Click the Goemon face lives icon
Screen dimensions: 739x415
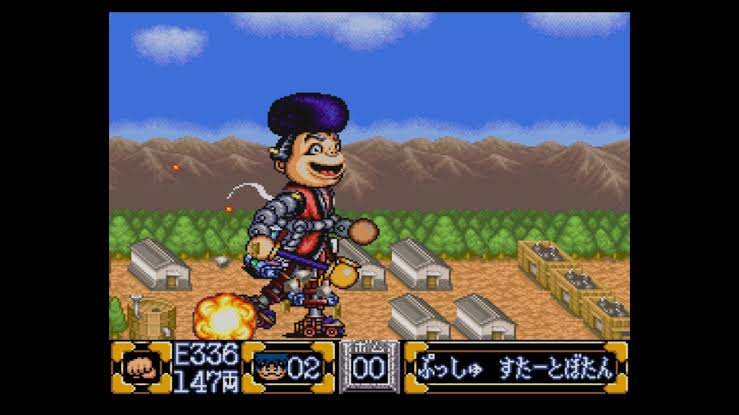(x=268, y=367)
